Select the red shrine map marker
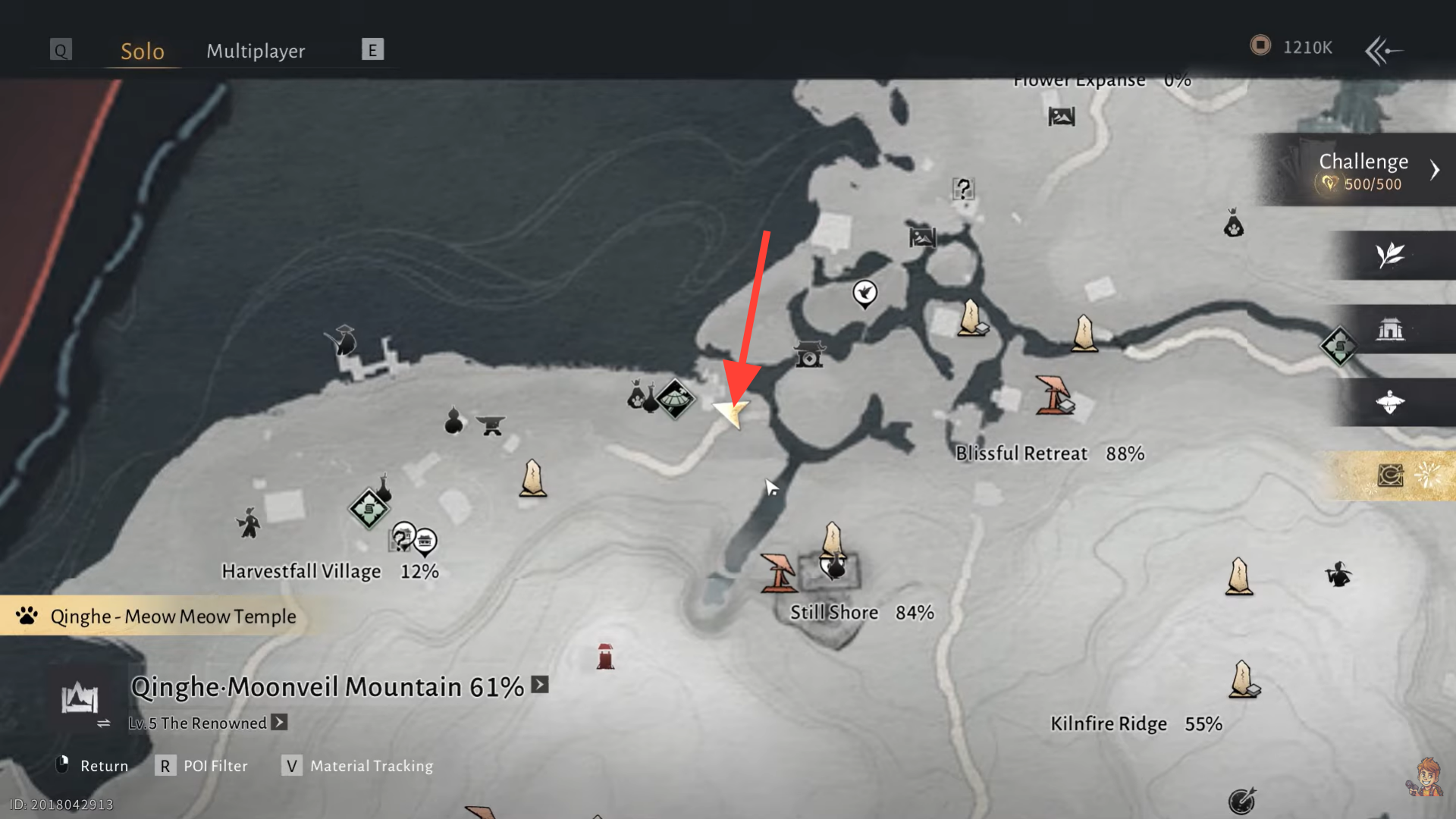Viewport: 1456px width, 819px height. [x=605, y=657]
